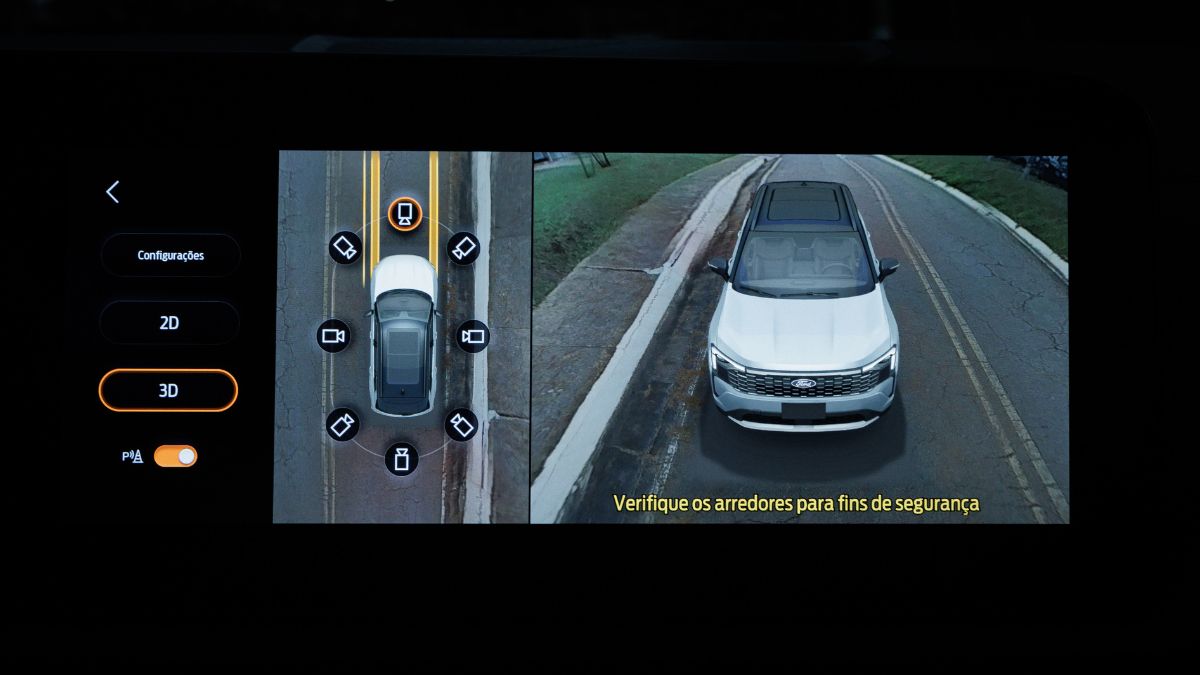Switch to the 2D camera view
This screenshot has height=675, width=1200.
pyautogui.click(x=169, y=323)
